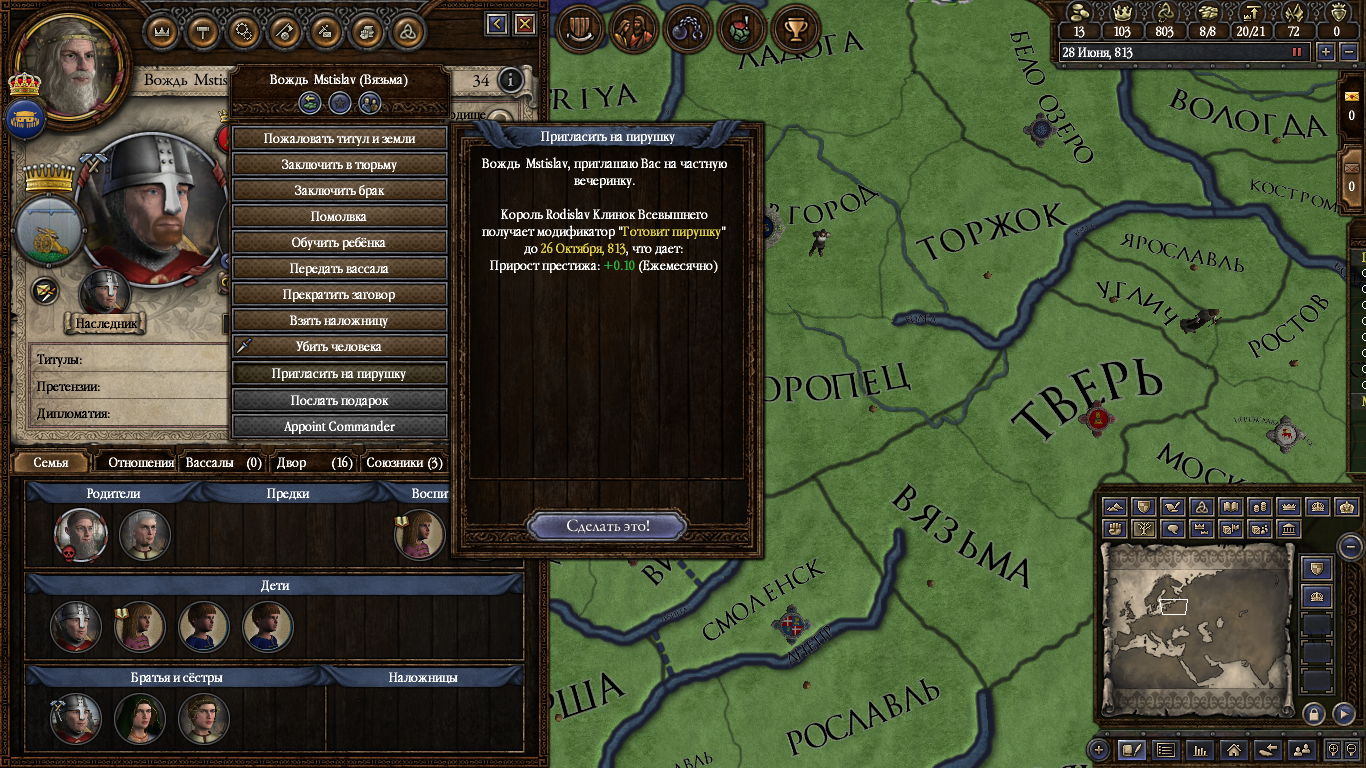Select "Послать подарок" option
This screenshot has width=1366, height=768.
pos(339,400)
